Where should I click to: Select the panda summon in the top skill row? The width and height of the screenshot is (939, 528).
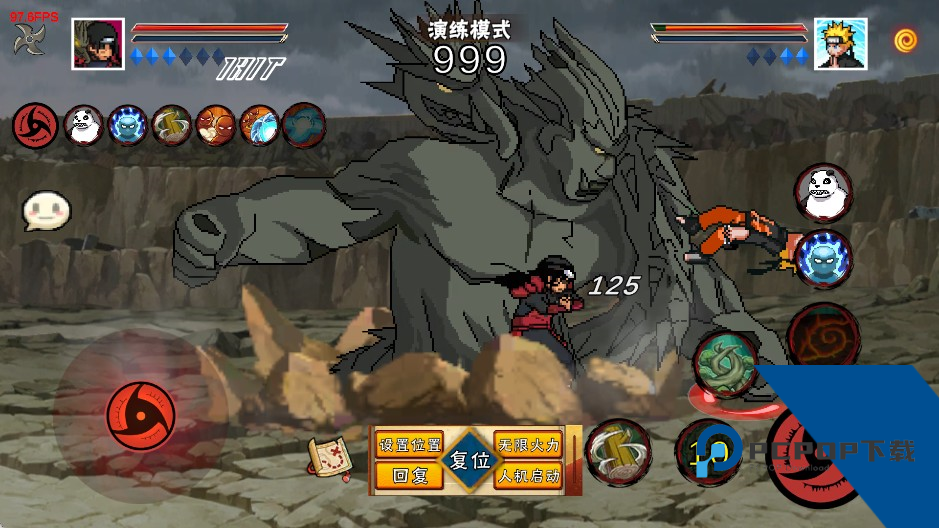[83, 125]
